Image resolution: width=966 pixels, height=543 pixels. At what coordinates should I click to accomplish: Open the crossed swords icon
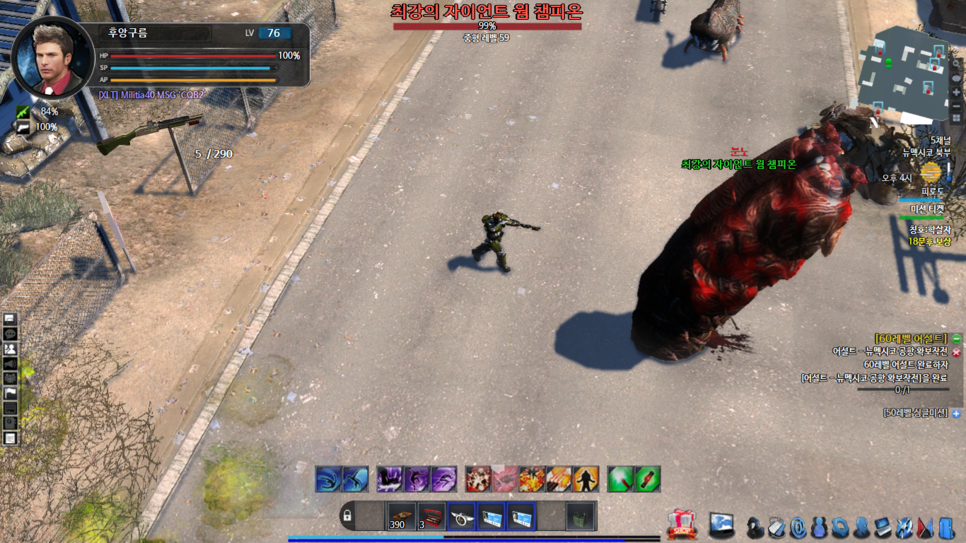pos(904,526)
